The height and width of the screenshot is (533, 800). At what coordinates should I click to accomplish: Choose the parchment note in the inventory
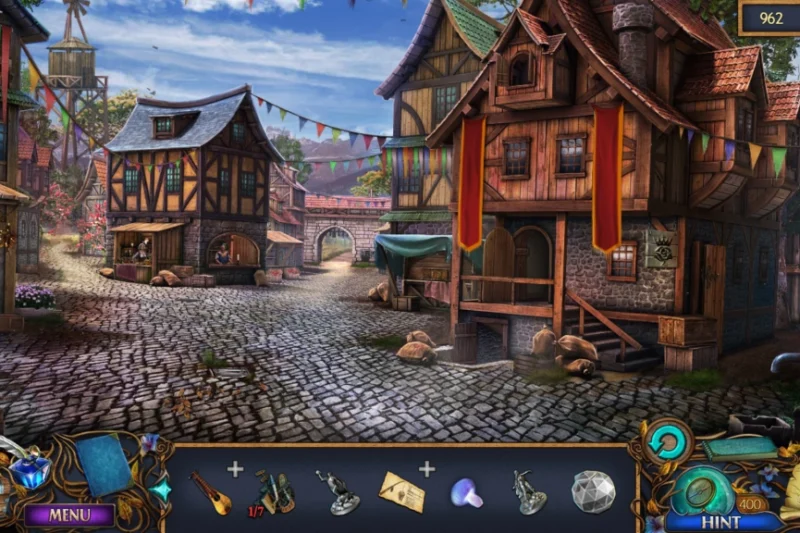click(401, 491)
